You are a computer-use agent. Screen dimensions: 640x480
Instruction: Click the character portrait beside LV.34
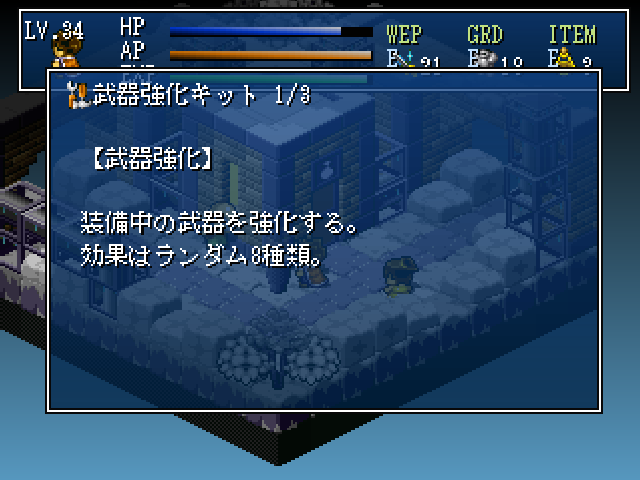tap(66, 52)
